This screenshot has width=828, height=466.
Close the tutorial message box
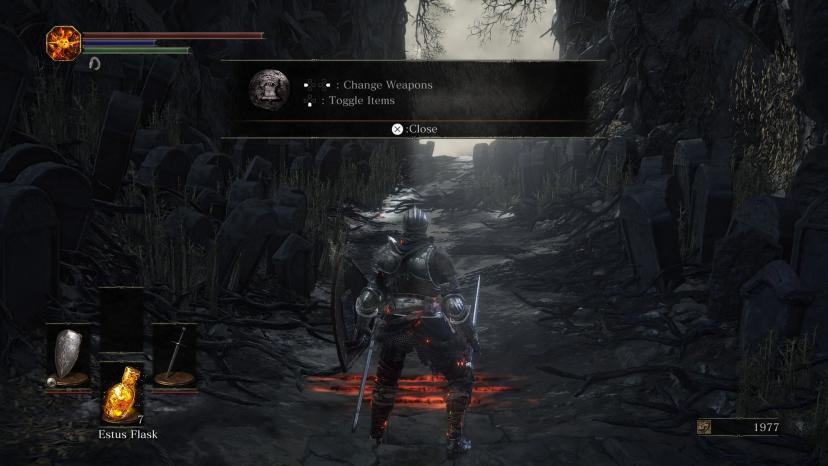pyautogui.click(x=414, y=129)
